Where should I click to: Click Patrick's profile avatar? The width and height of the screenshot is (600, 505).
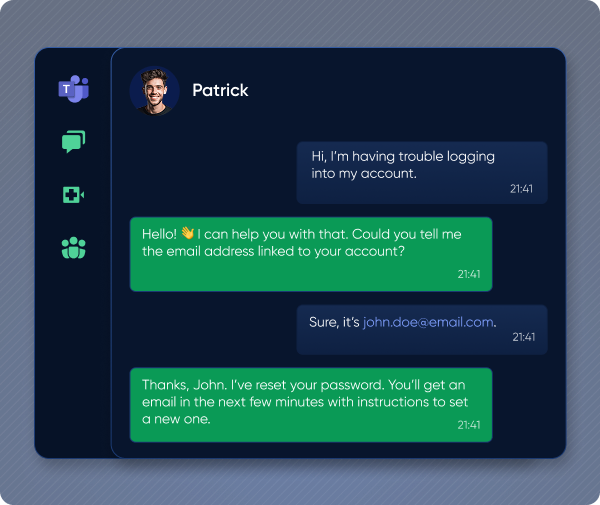(154, 91)
